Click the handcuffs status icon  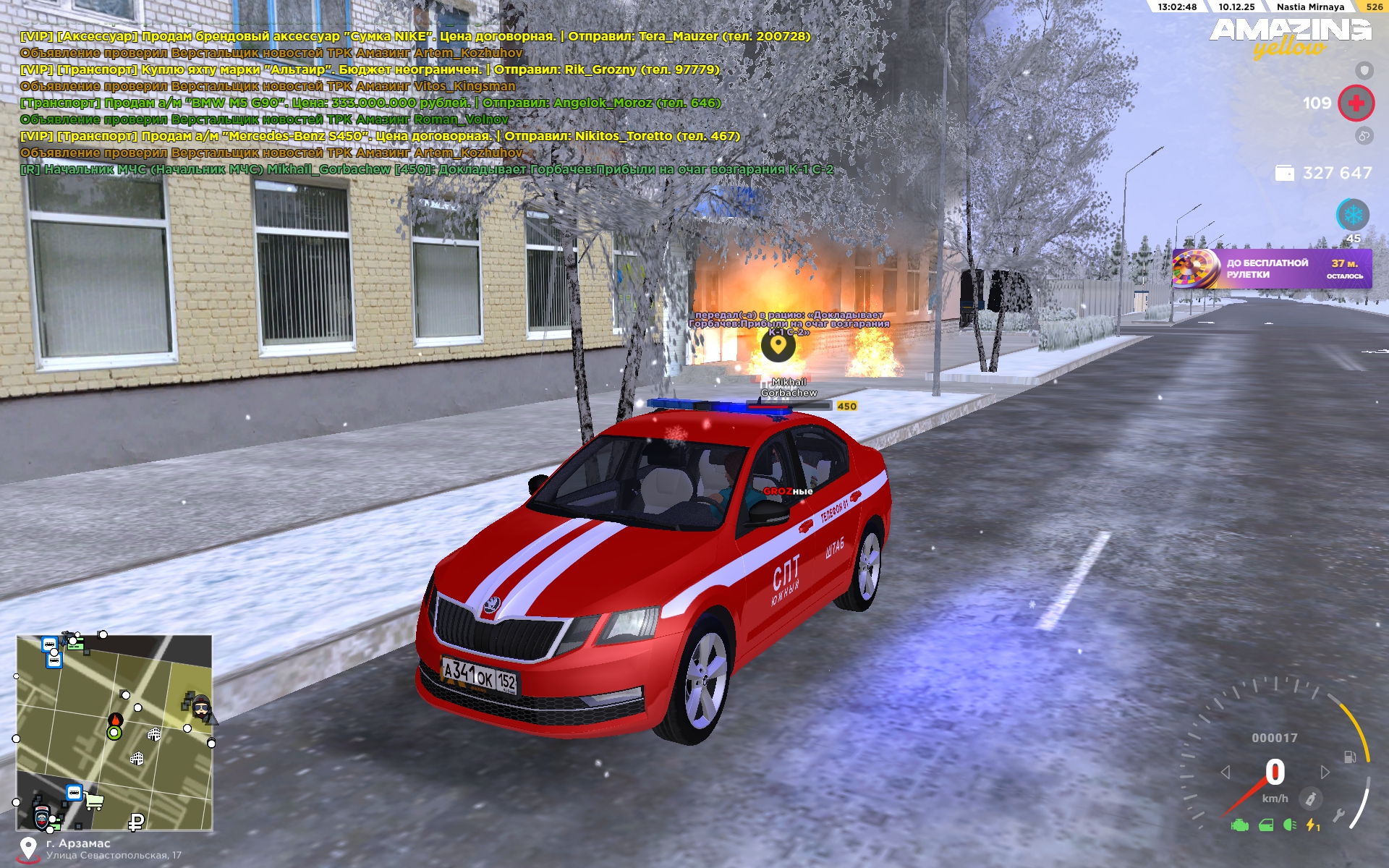click(x=1364, y=135)
